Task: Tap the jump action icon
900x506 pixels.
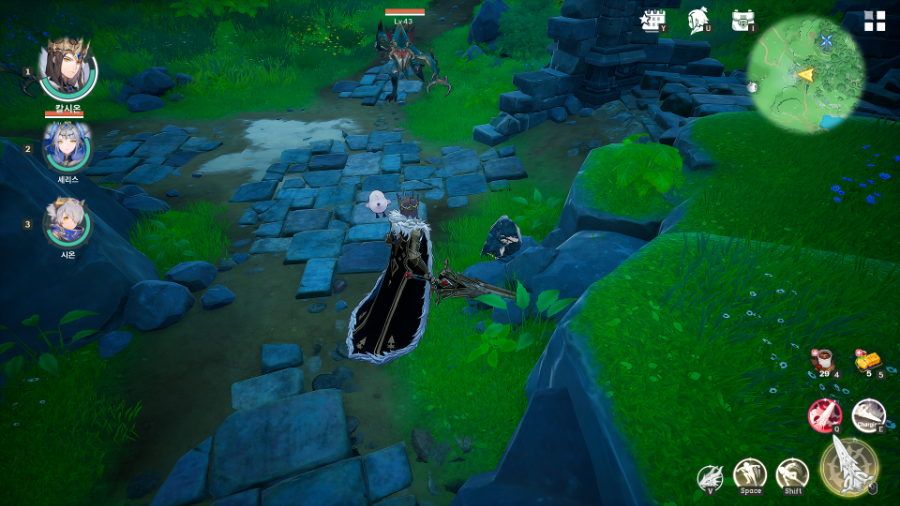Action: 750,474
